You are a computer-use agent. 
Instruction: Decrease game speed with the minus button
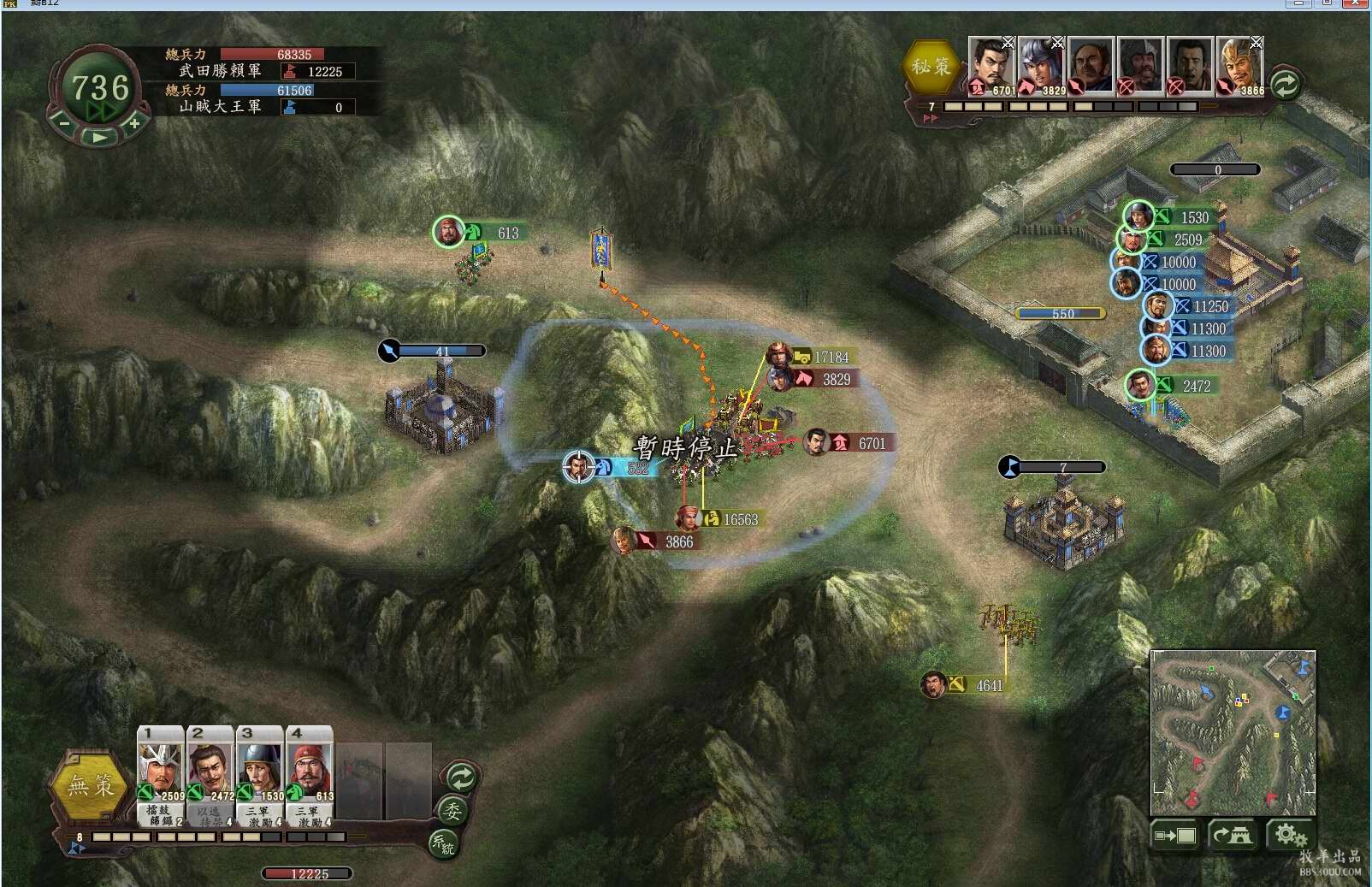tap(64, 123)
